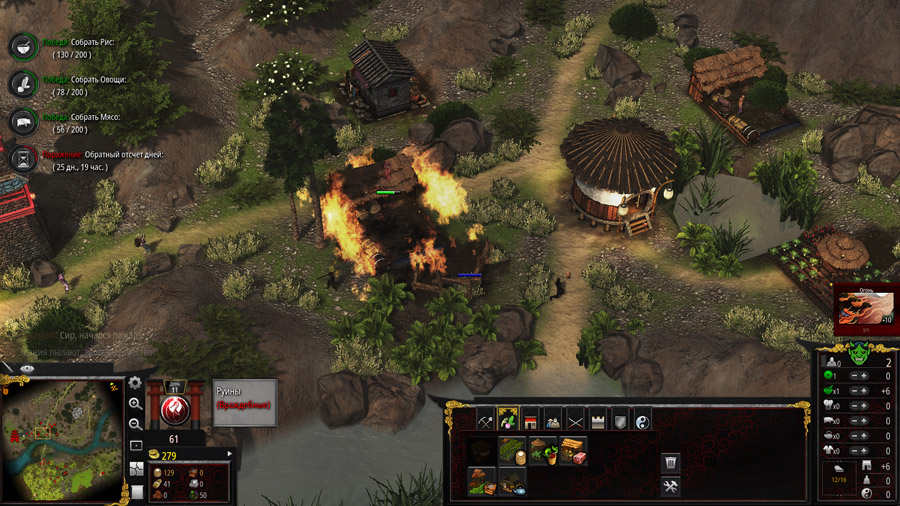The image size is (900, 506).
Task: Click the fire event notification card
Action: [x=865, y=309]
